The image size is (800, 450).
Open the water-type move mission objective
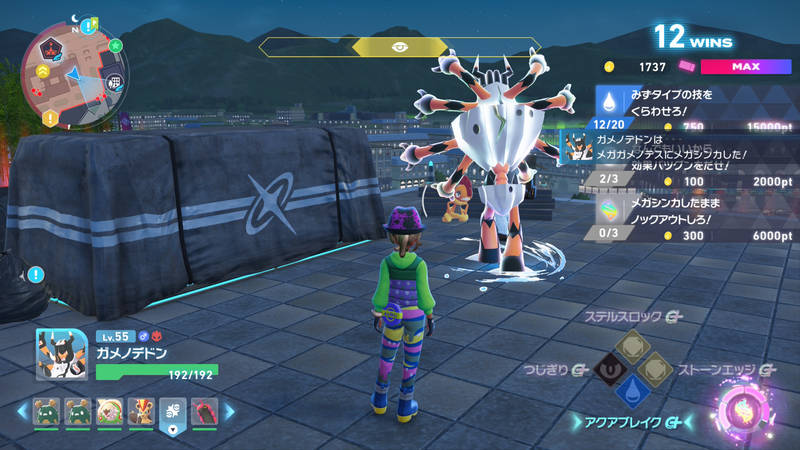[680, 101]
